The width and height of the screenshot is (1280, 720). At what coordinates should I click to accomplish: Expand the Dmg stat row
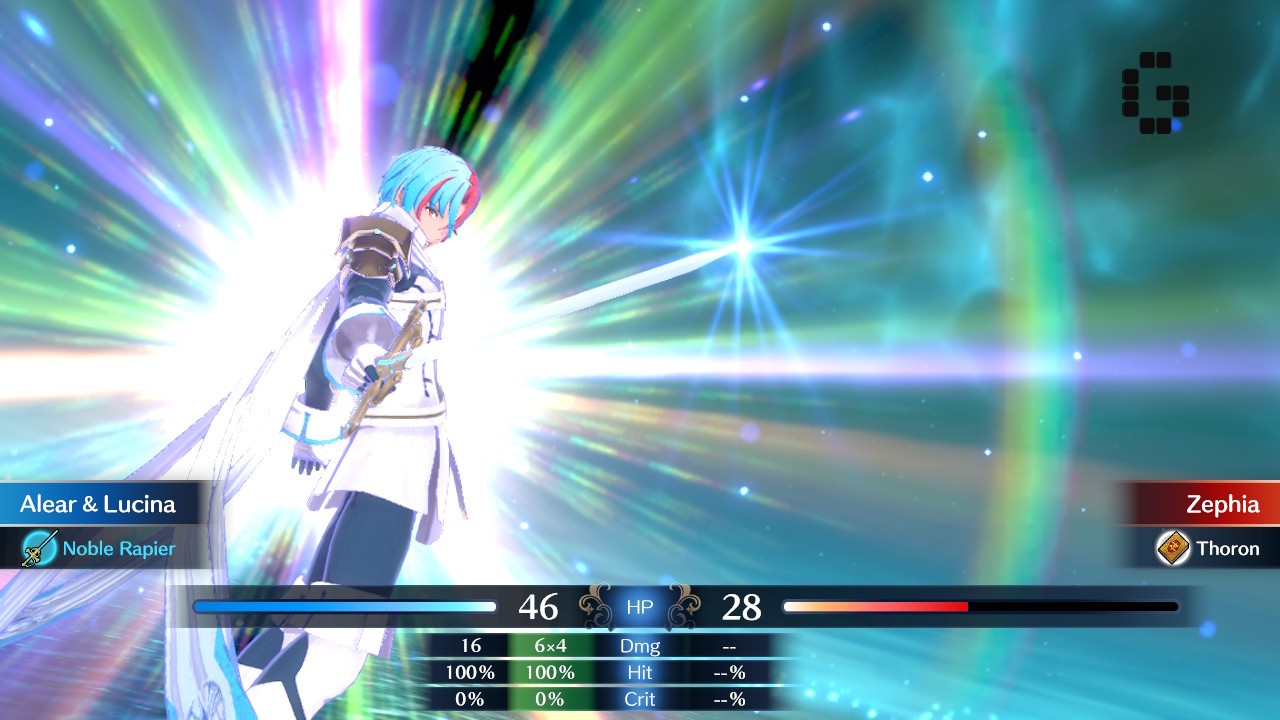639,646
